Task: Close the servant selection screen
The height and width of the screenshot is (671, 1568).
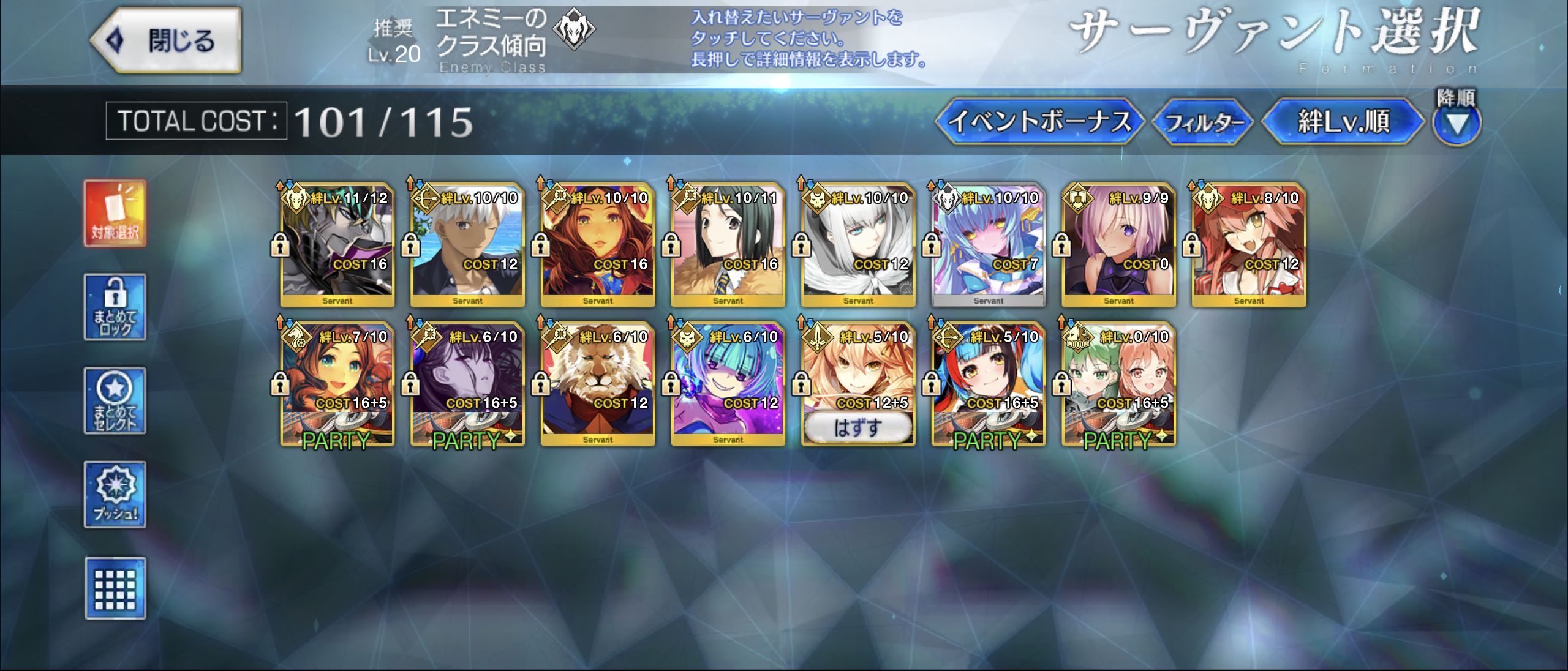Action: pyautogui.click(x=165, y=40)
